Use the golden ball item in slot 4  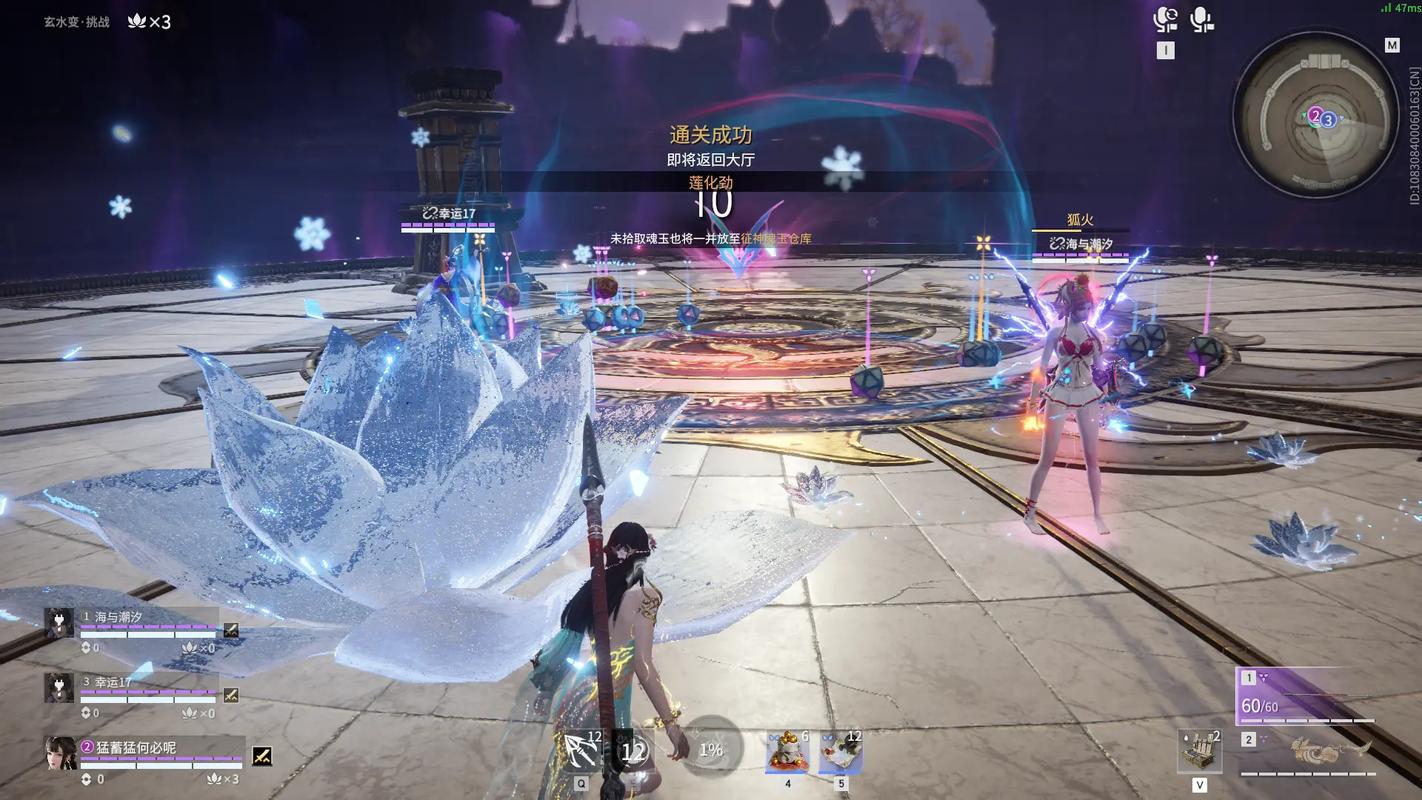(x=787, y=752)
